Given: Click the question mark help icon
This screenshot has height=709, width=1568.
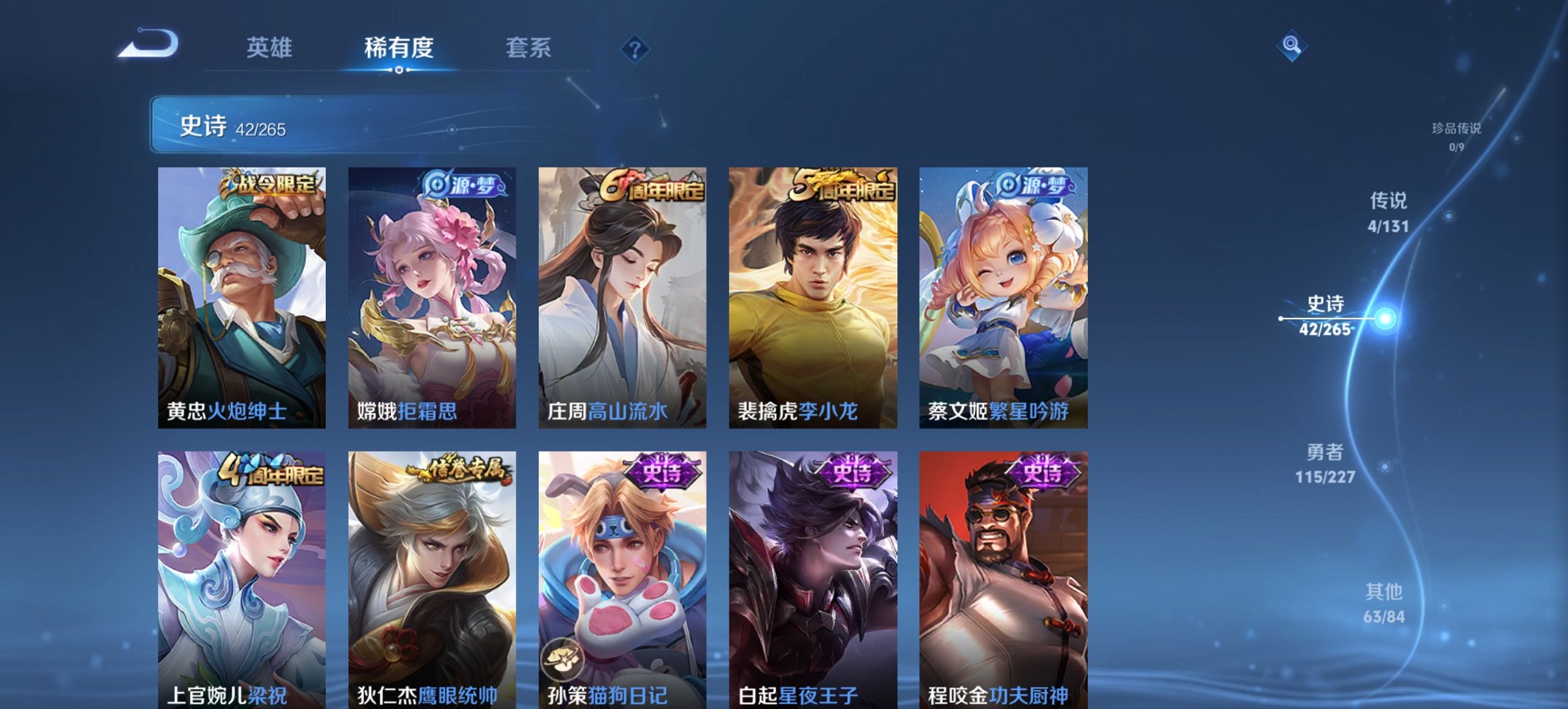Looking at the screenshot, I should pyautogui.click(x=635, y=48).
